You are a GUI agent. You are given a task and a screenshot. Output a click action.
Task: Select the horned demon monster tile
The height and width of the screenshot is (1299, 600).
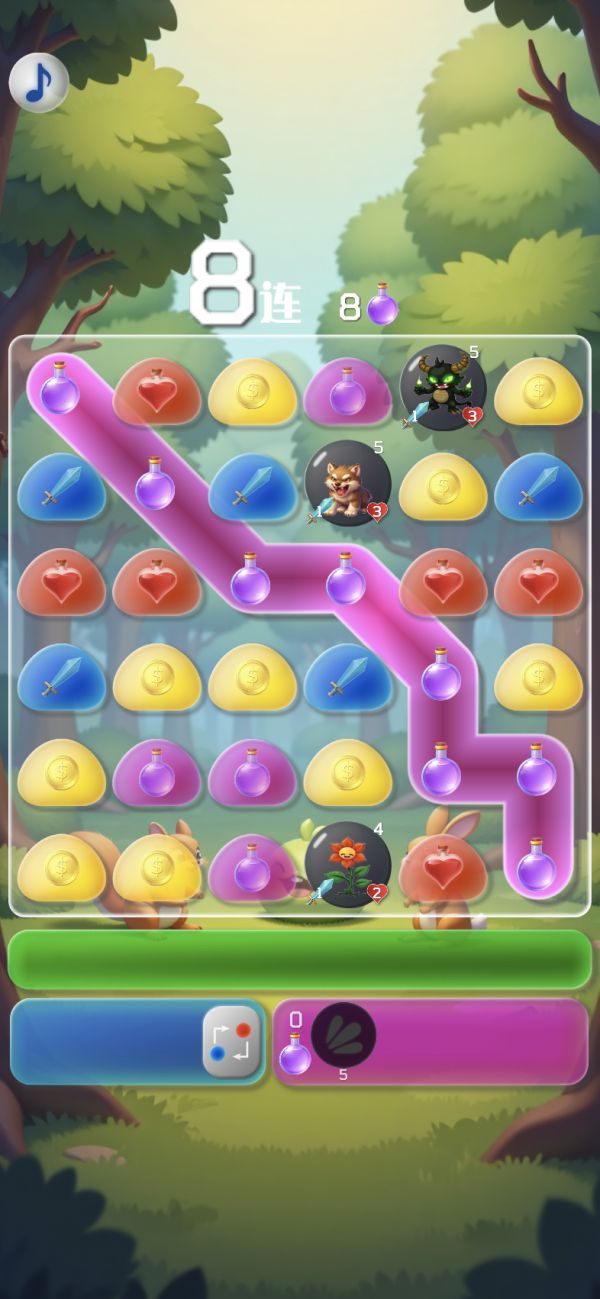(x=443, y=388)
